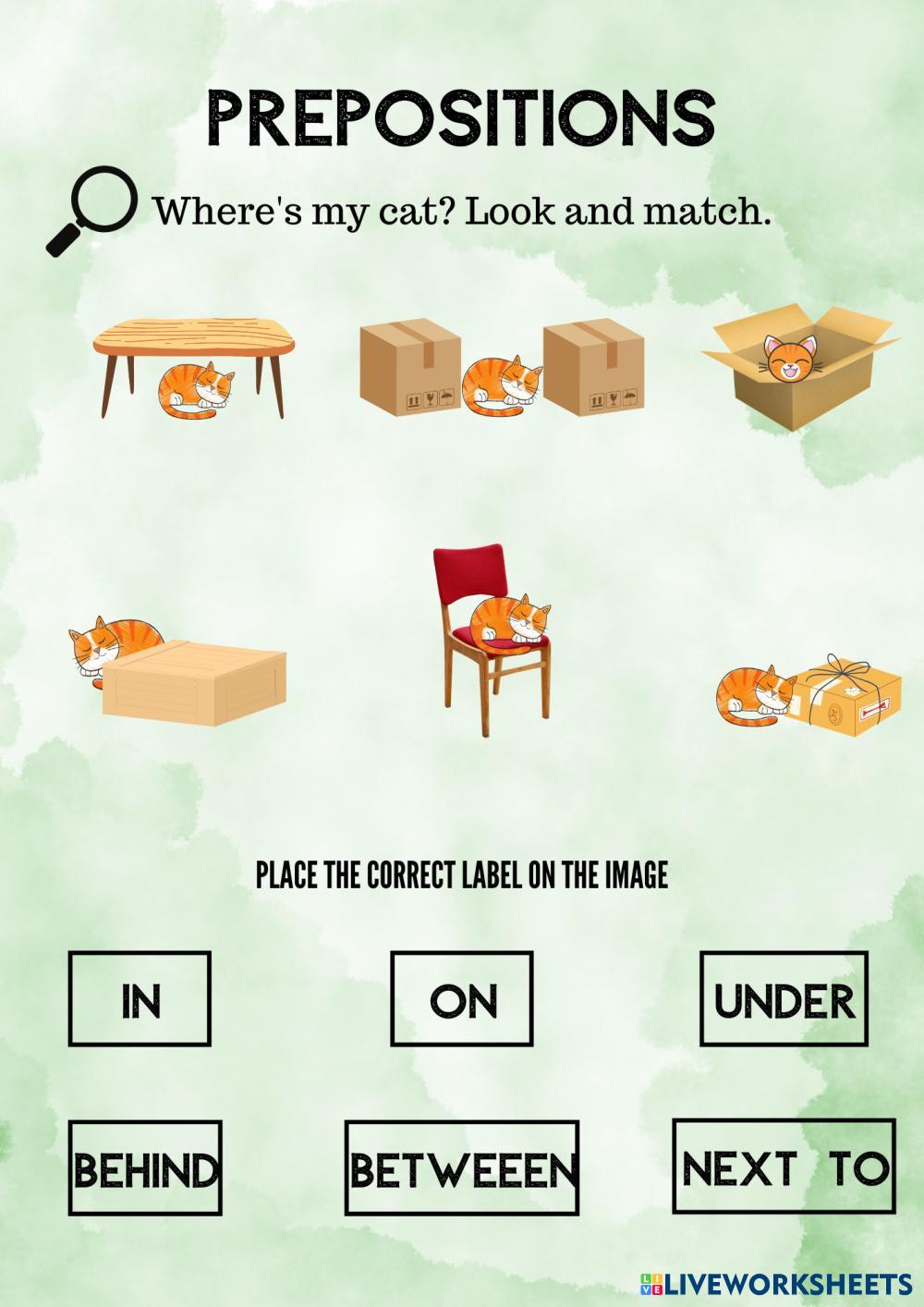The height and width of the screenshot is (1307, 924).
Task: Pick the ON label box
Action: [x=462, y=999]
